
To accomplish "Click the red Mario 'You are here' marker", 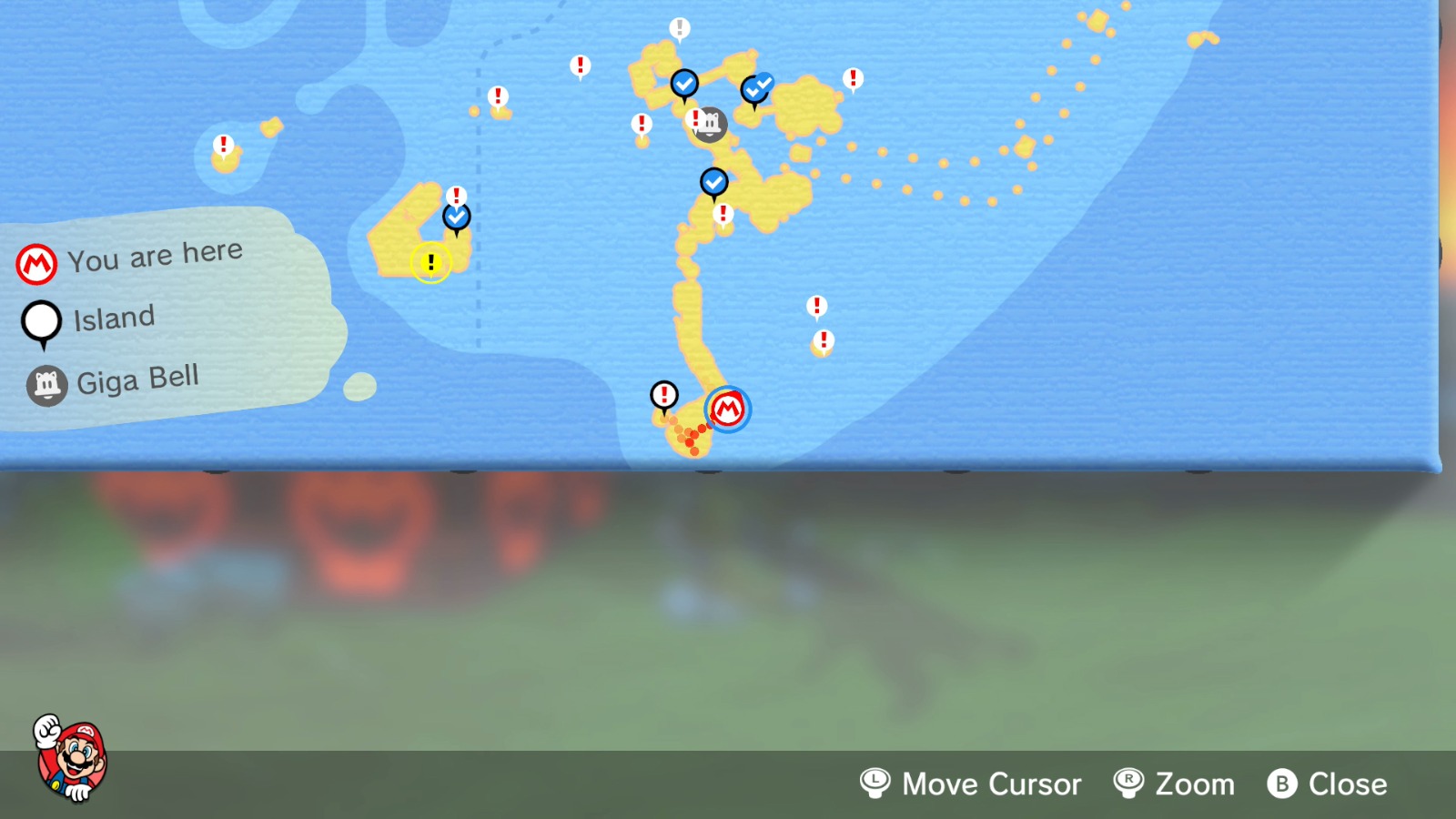I will tap(728, 409).
